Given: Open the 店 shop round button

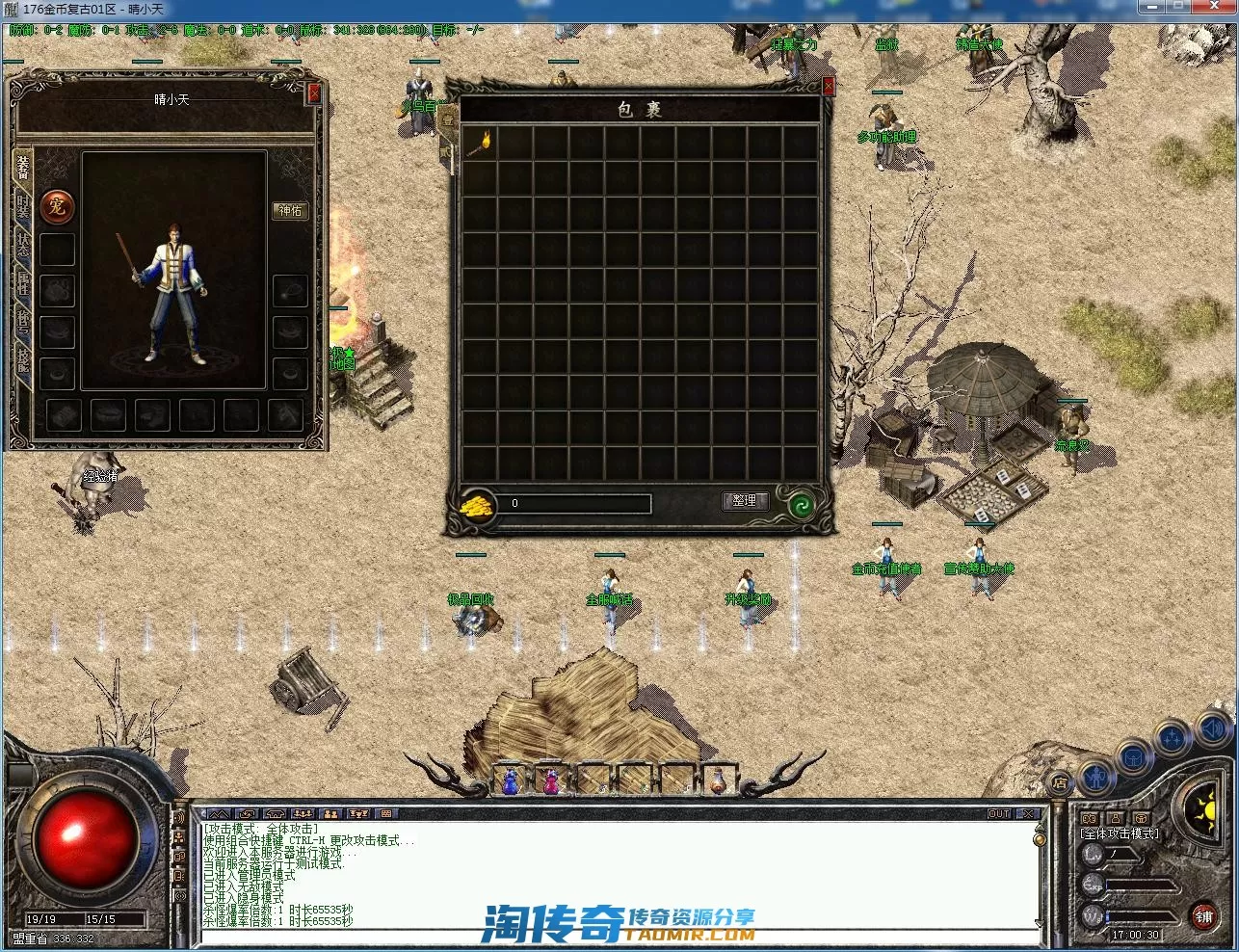Looking at the screenshot, I should (x=1059, y=782).
